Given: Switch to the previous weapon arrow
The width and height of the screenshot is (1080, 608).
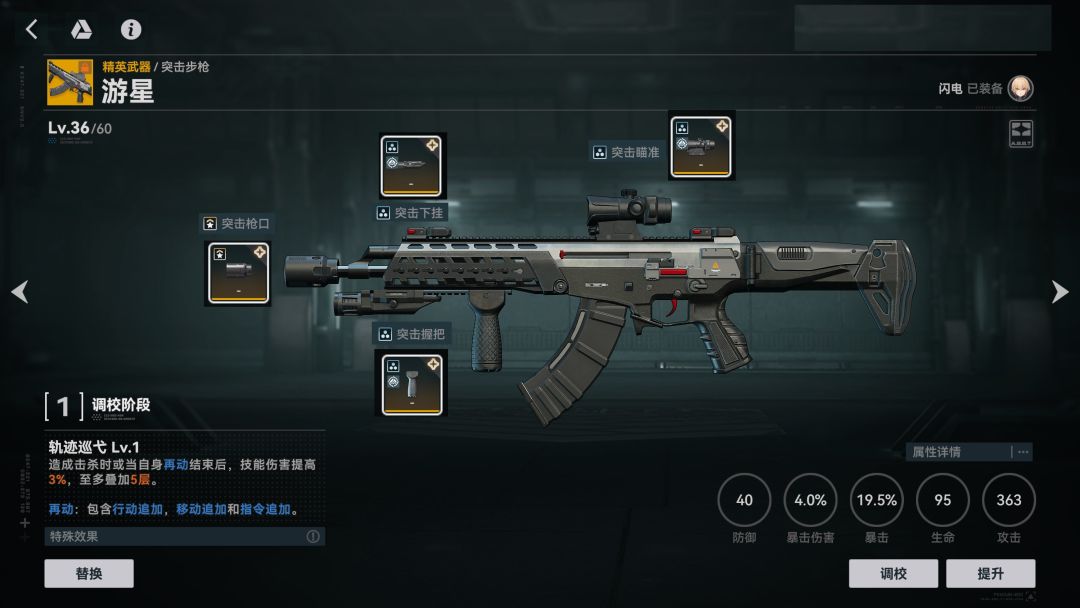Looking at the screenshot, I should click(x=19, y=292).
